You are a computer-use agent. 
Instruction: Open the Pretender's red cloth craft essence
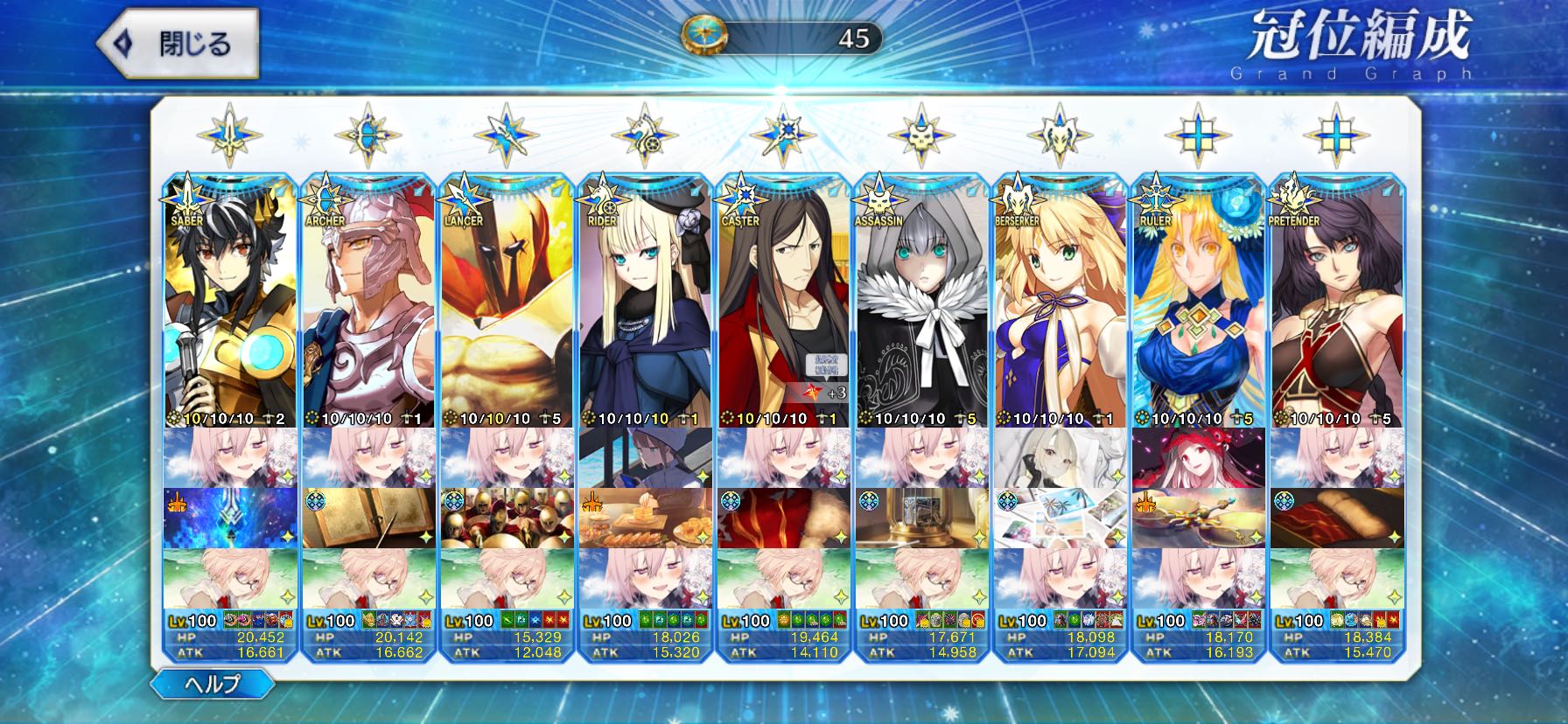[1336, 518]
